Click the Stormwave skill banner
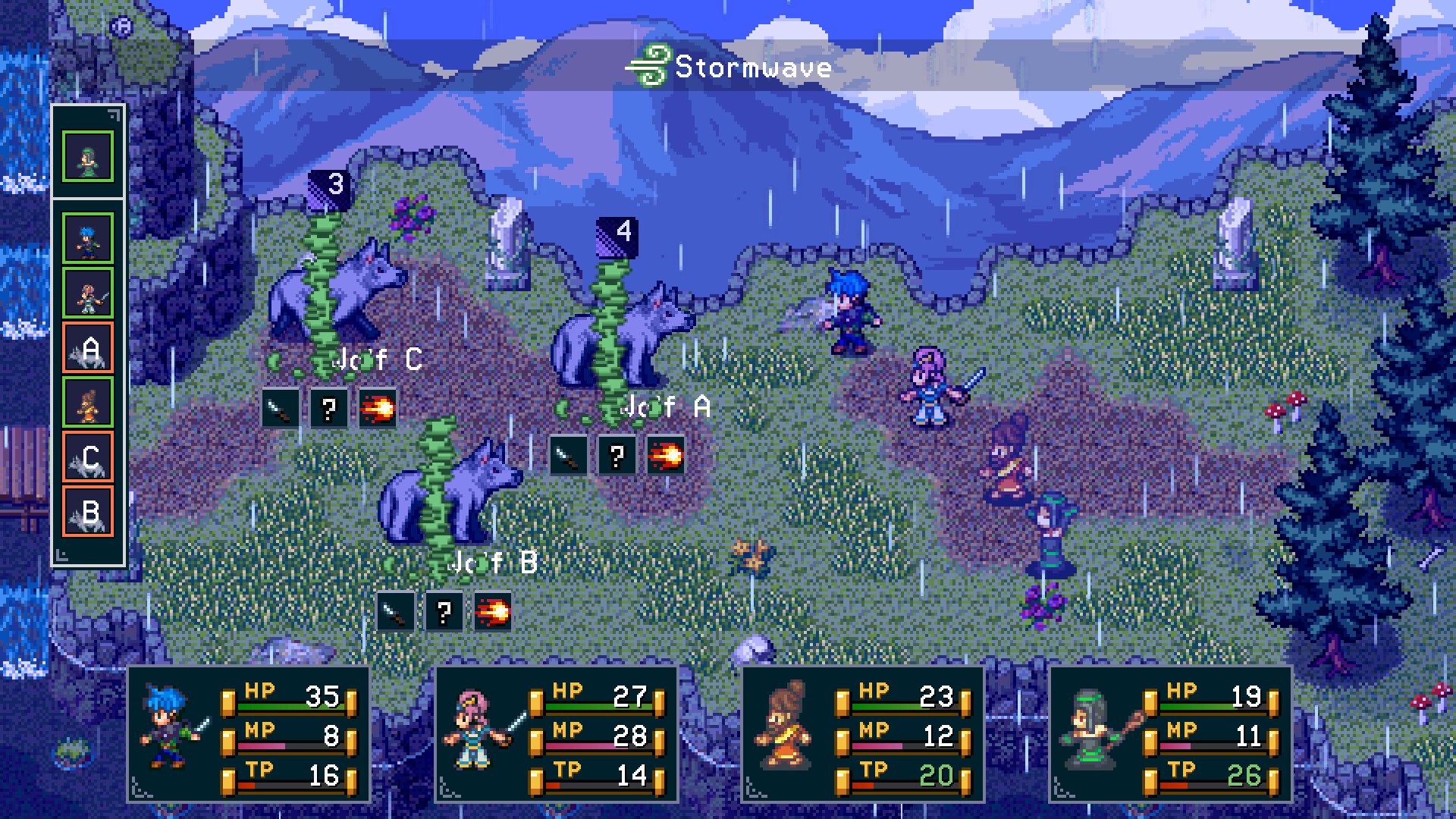The height and width of the screenshot is (819, 1456). coord(730,67)
